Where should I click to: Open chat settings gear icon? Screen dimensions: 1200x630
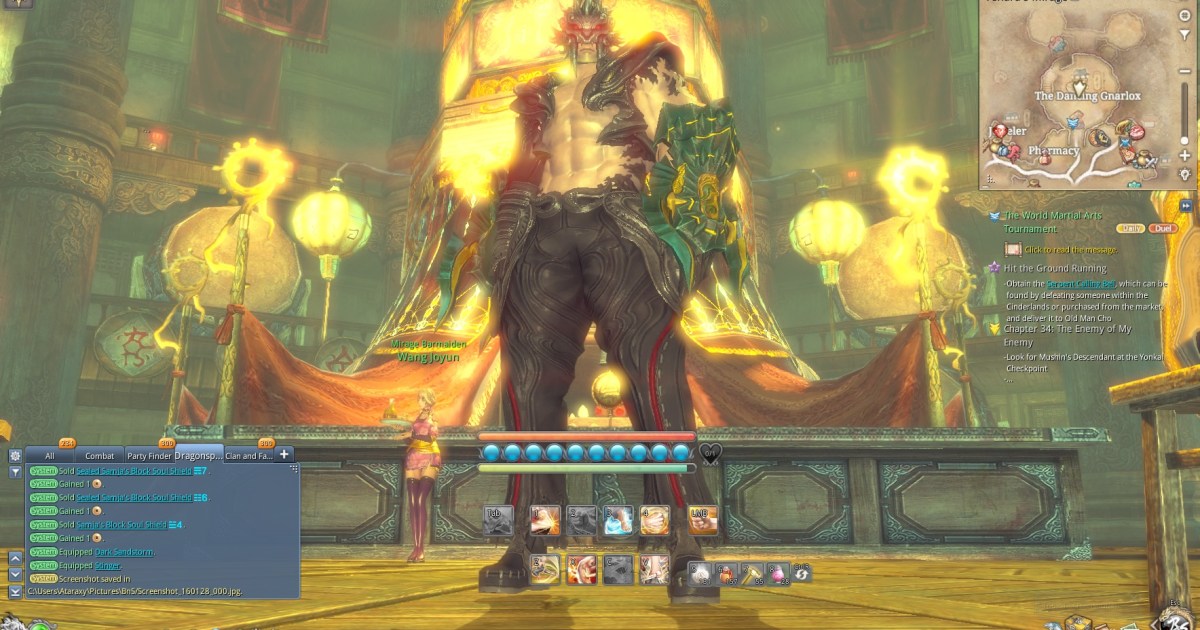pos(15,455)
